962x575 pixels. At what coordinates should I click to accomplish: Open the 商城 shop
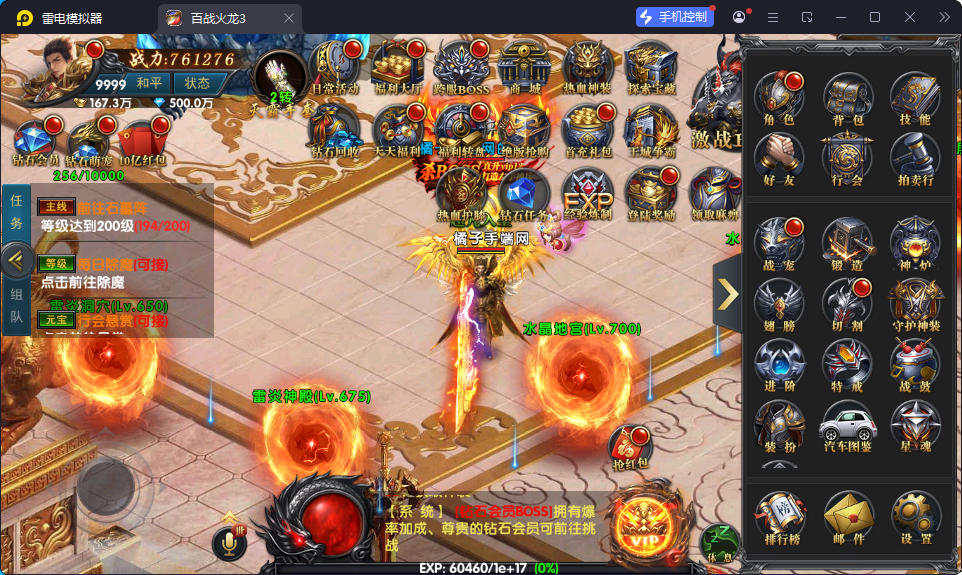point(526,68)
